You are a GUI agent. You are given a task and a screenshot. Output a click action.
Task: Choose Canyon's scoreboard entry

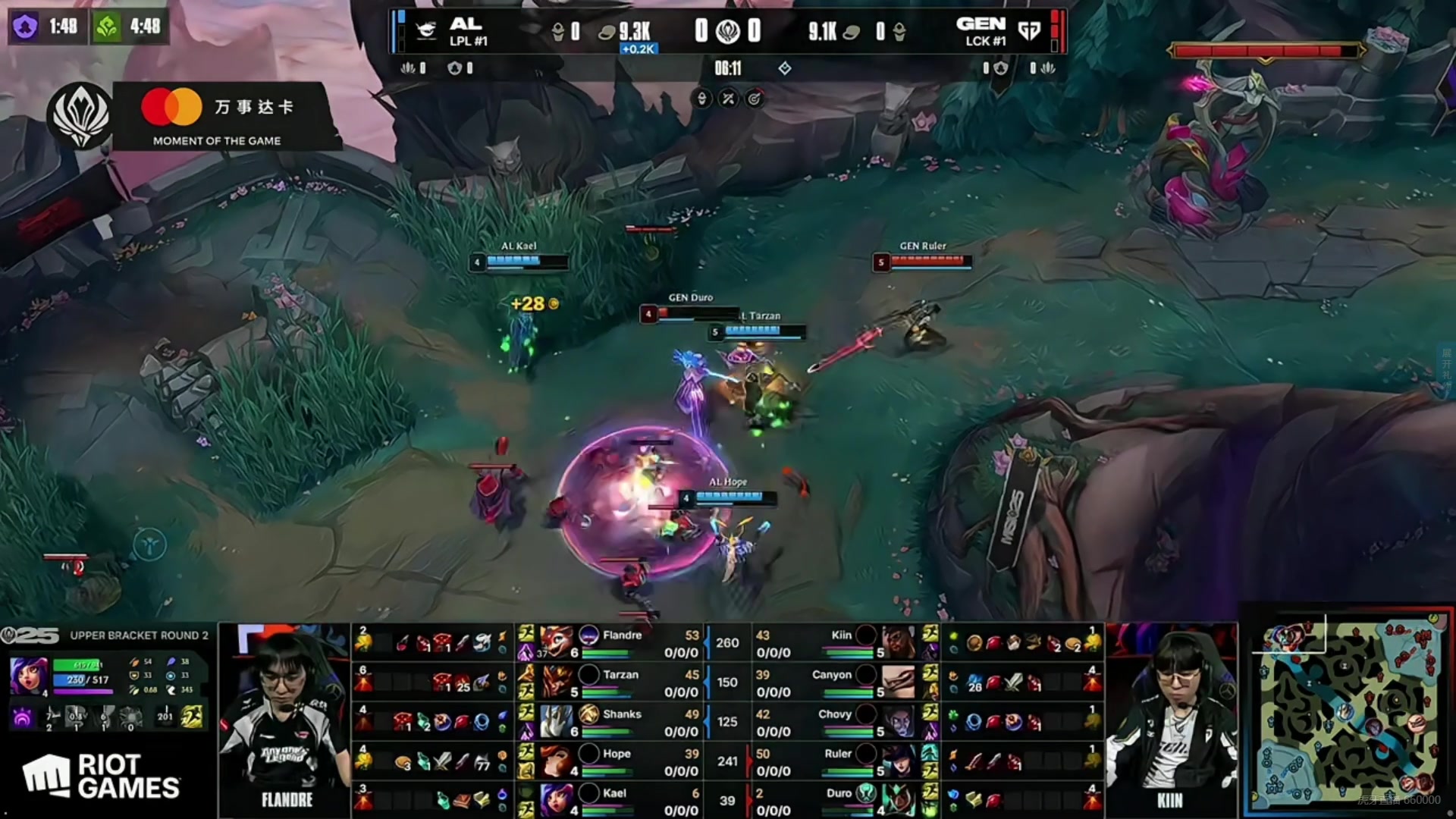pyautogui.click(x=831, y=675)
